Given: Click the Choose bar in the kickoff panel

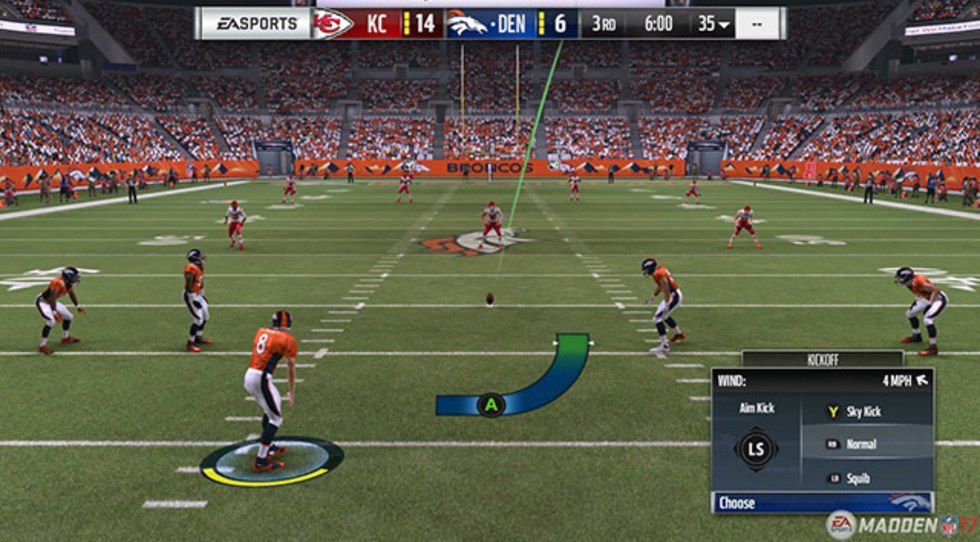Looking at the screenshot, I should [820, 503].
